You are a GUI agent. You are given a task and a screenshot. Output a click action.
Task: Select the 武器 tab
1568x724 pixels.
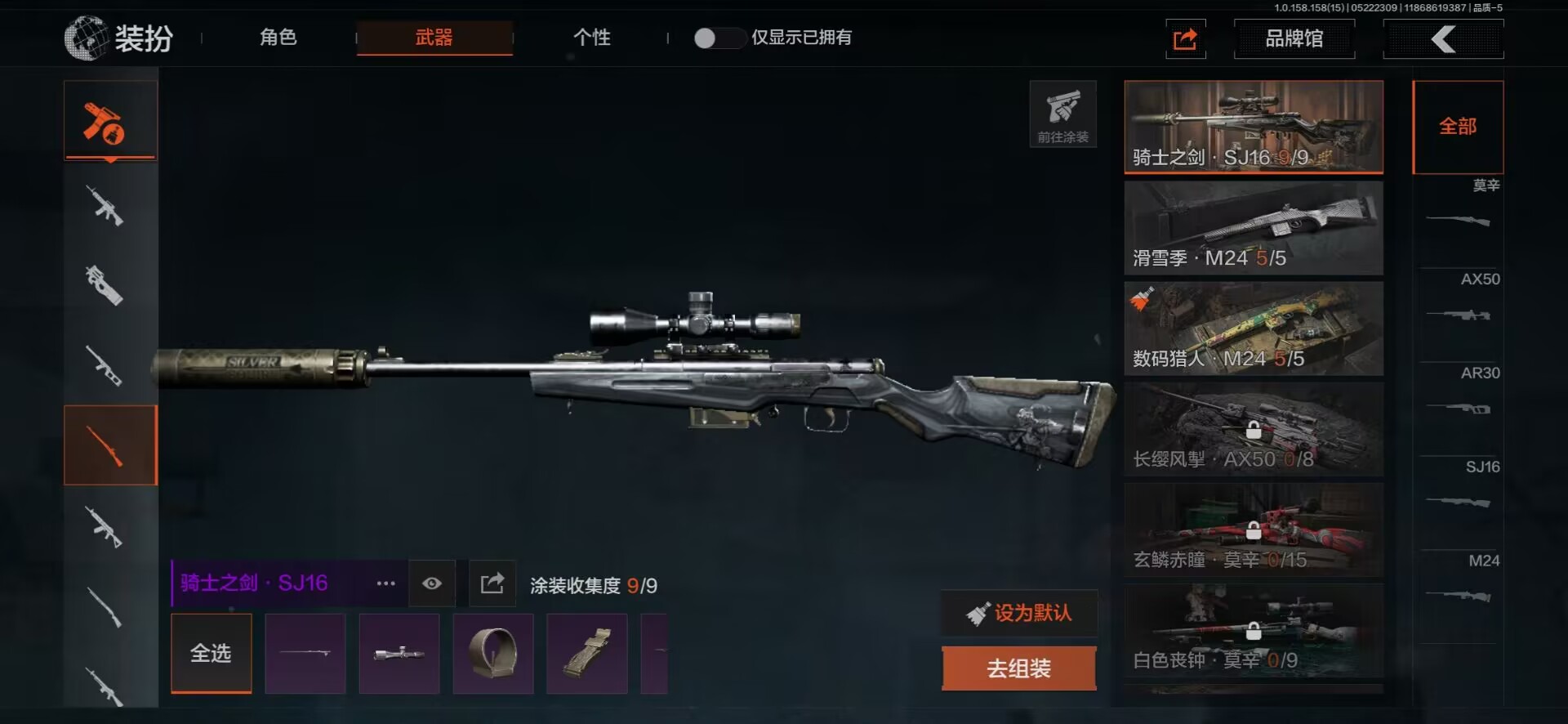point(434,38)
